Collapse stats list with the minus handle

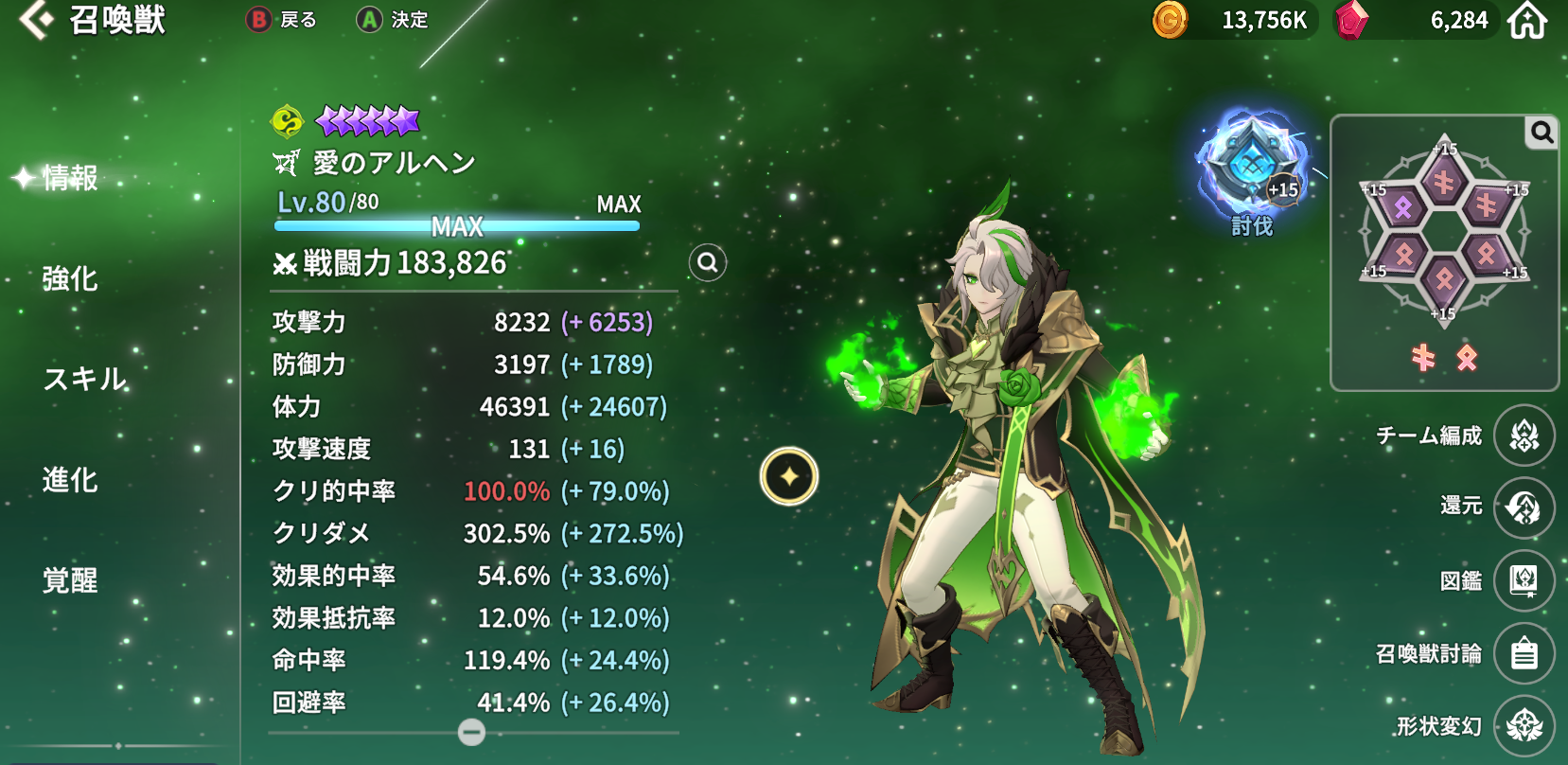pos(471,732)
